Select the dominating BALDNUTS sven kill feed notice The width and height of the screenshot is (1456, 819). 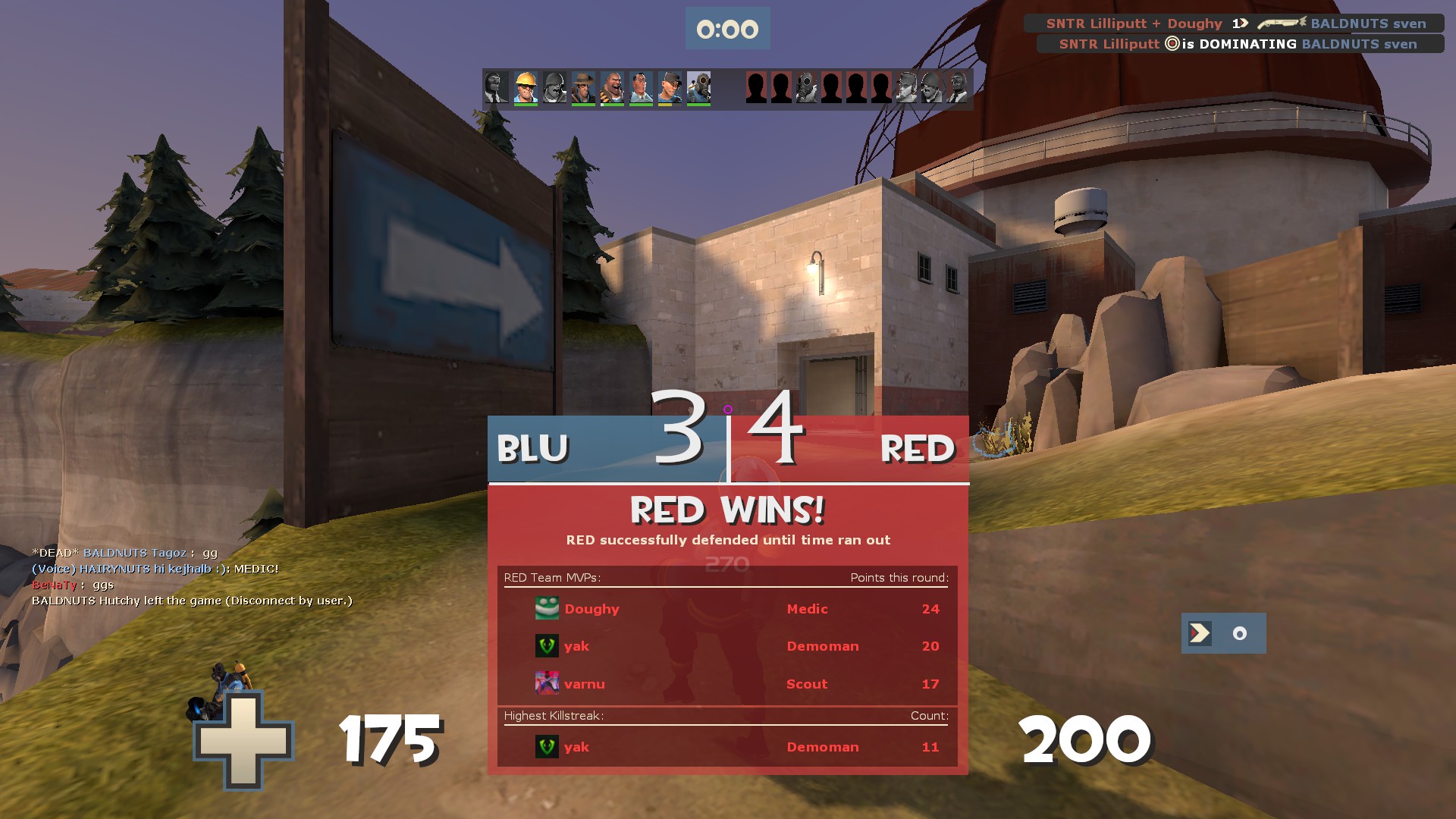(x=1239, y=44)
